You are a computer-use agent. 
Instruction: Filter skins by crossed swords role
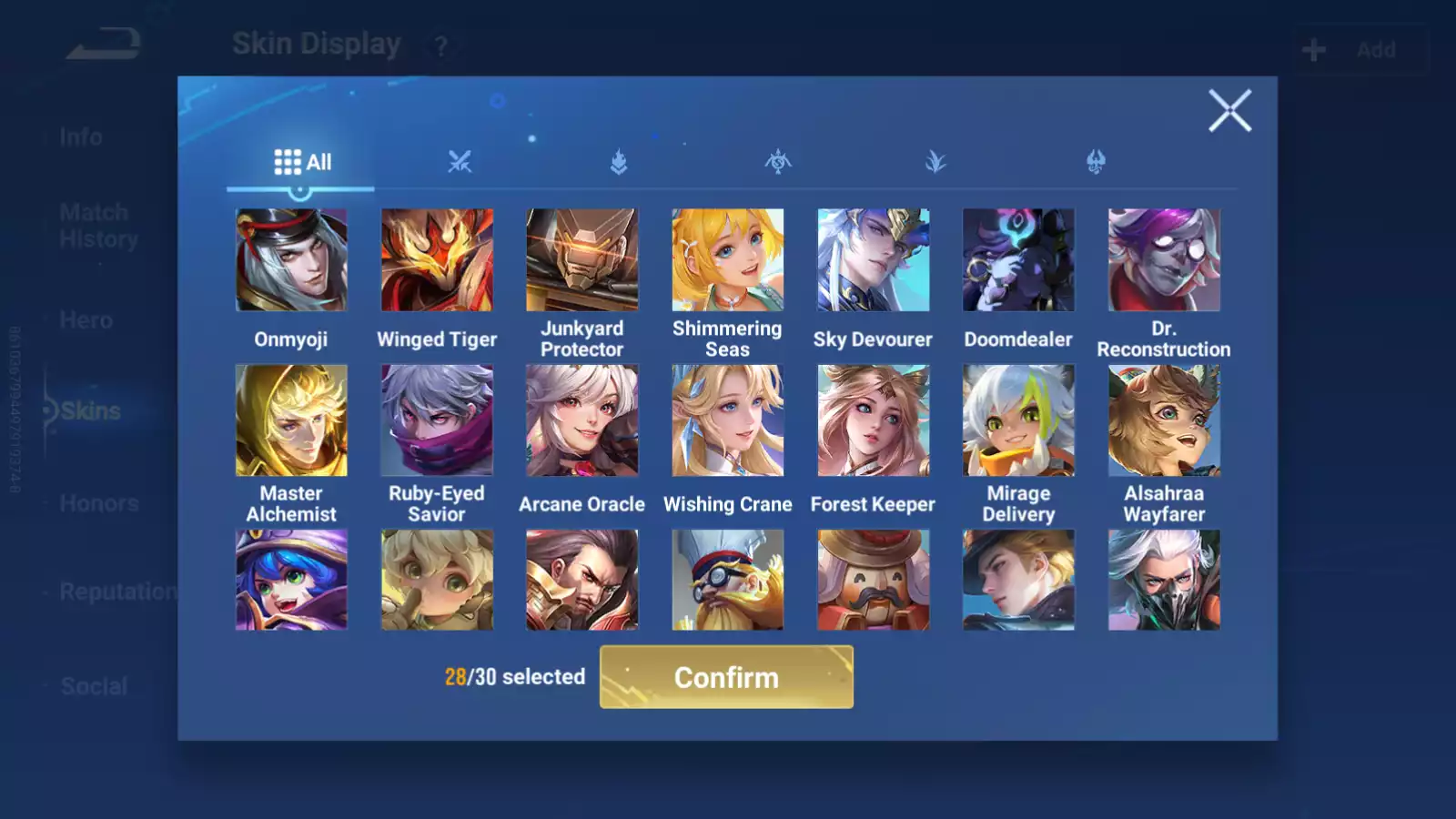(x=460, y=162)
